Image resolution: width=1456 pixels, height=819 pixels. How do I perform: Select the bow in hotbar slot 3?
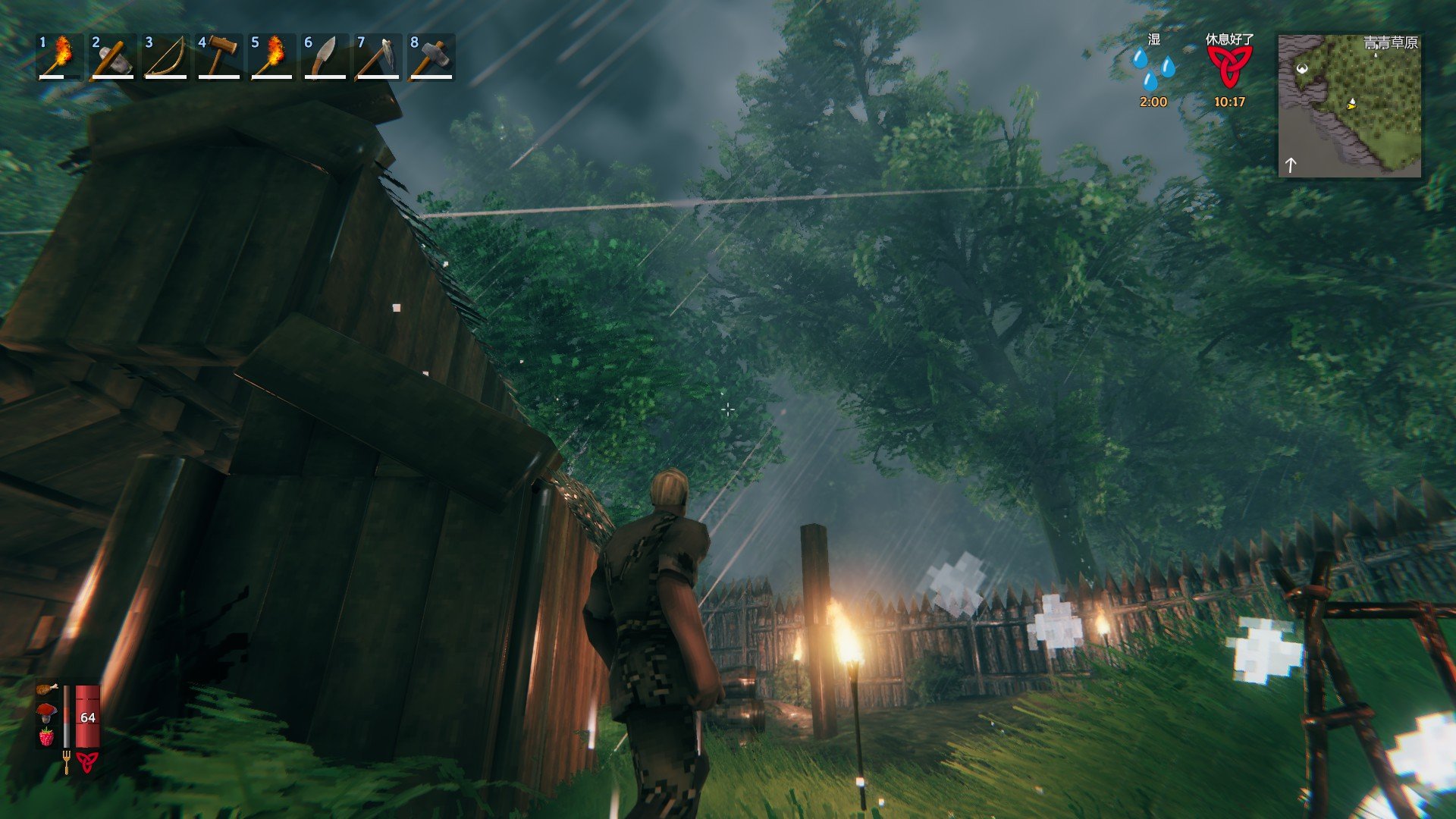coord(165,57)
